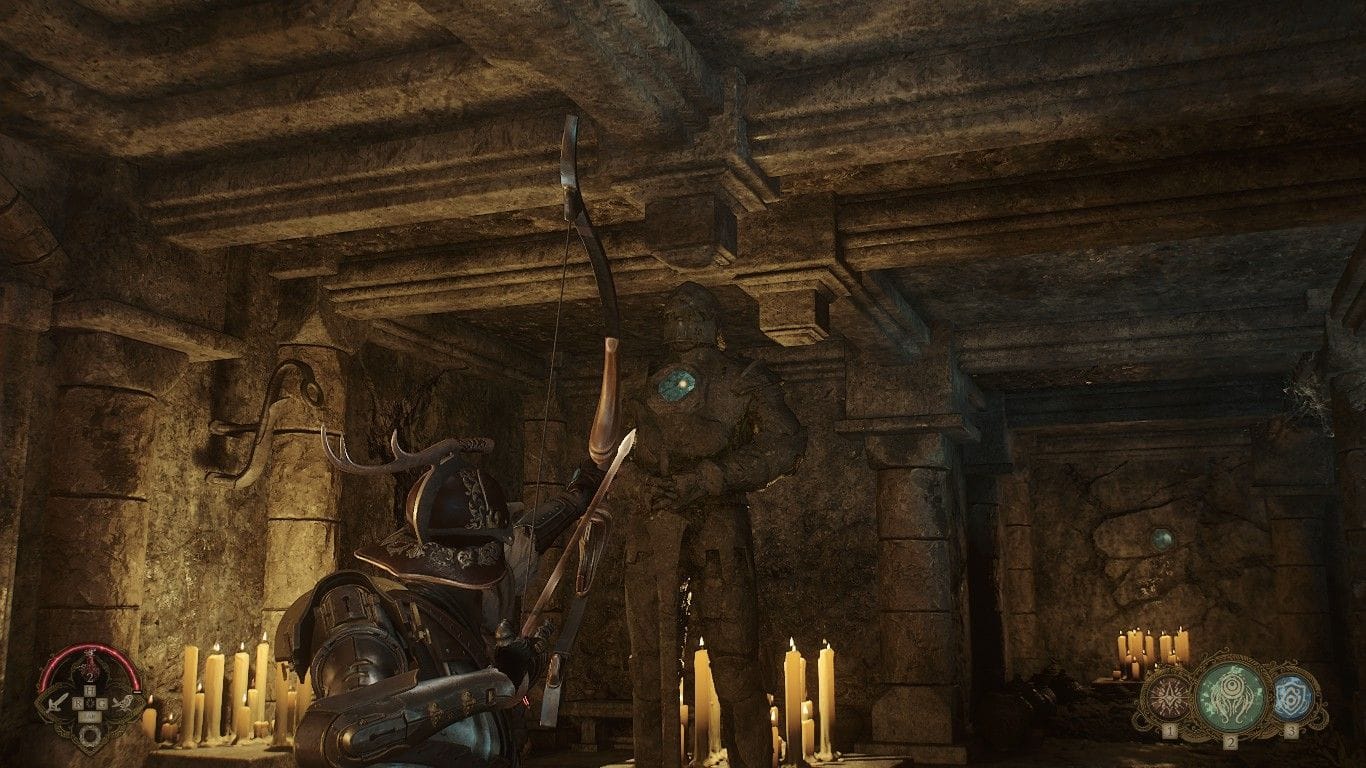Click the central diamond between the HUD key squares
Viewport: 1366px width, 768px height.
(x=92, y=703)
